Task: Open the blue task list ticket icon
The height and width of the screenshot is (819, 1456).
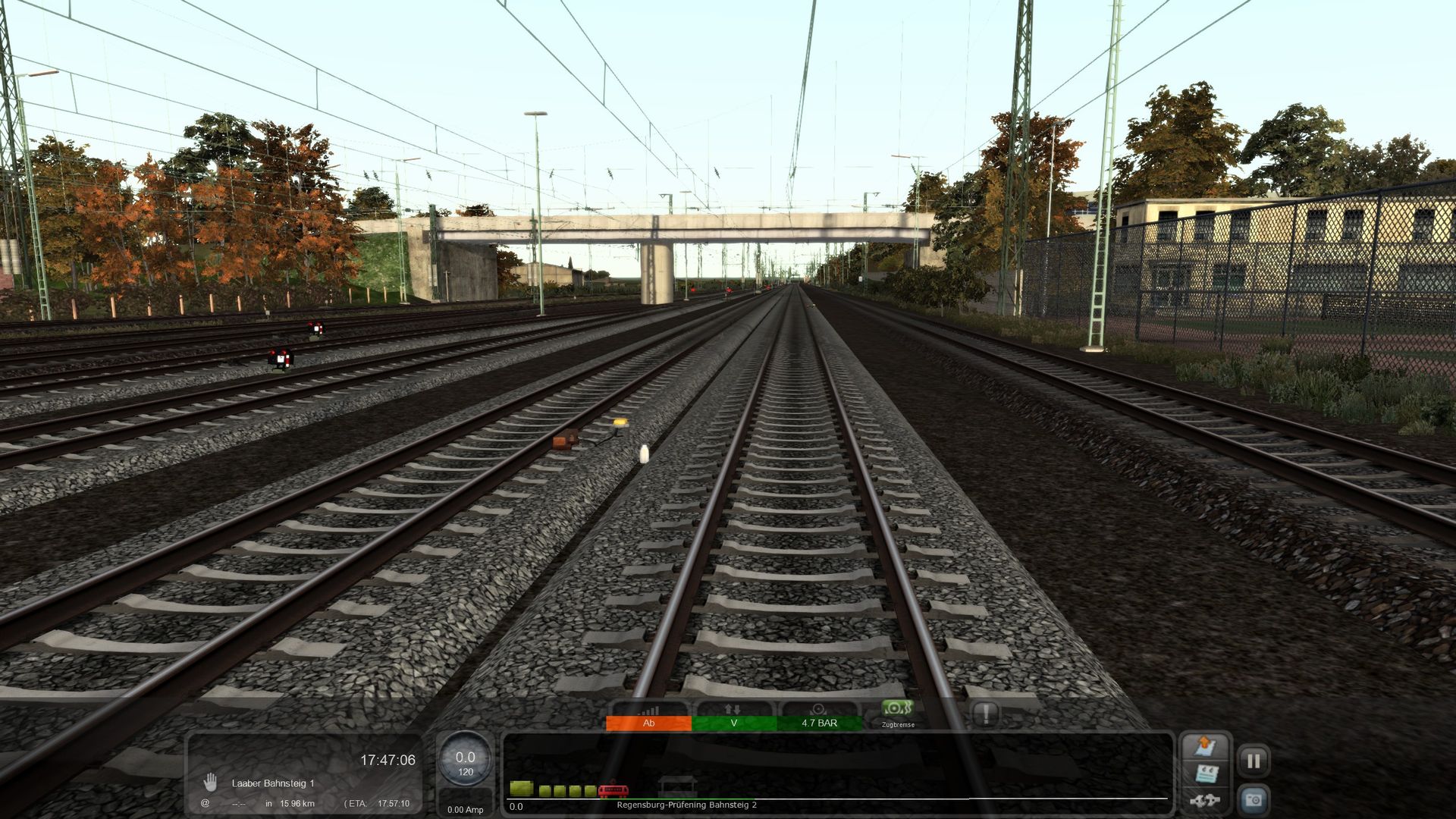Action: click(1205, 774)
